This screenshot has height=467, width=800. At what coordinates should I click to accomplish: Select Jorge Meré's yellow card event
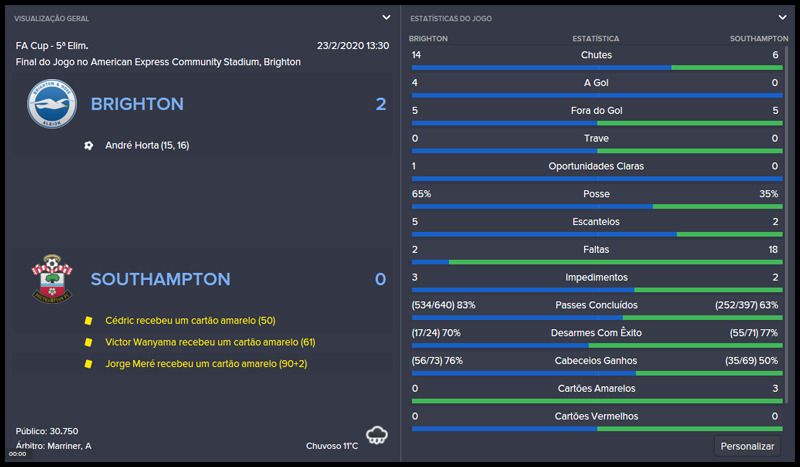(206, 364)
